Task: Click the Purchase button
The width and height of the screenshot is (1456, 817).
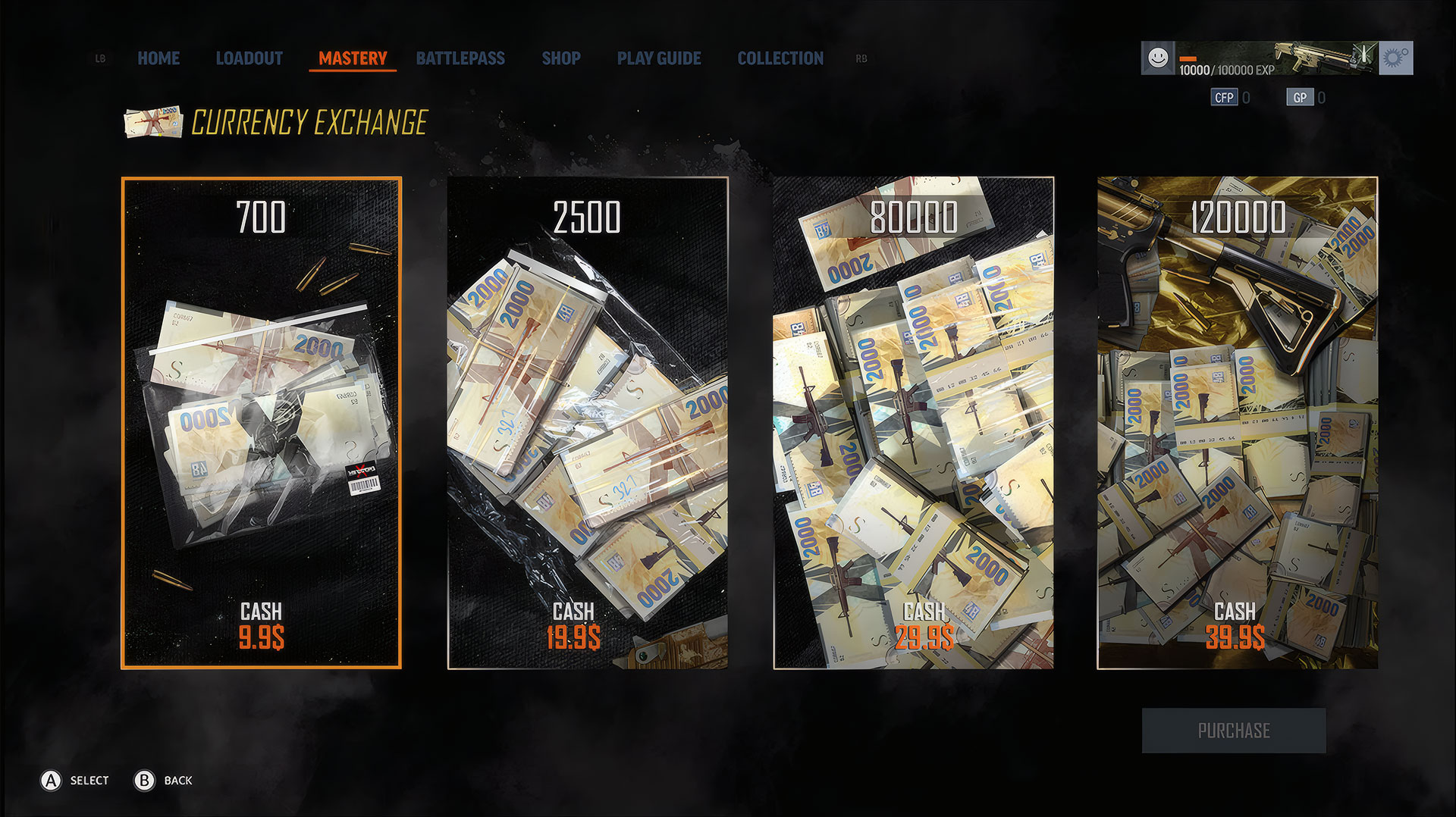Action: tap(1234, 731)
